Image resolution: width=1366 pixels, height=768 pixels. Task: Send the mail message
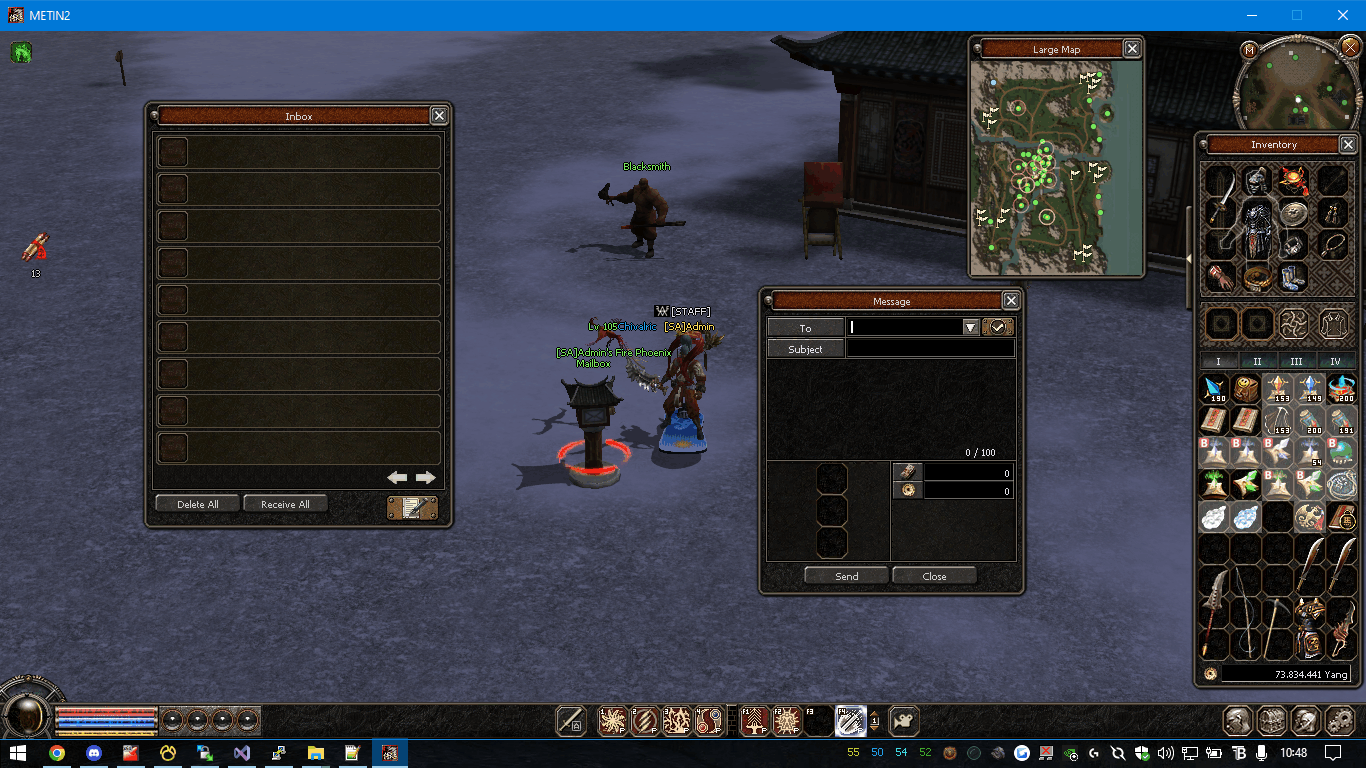[846, 576]
